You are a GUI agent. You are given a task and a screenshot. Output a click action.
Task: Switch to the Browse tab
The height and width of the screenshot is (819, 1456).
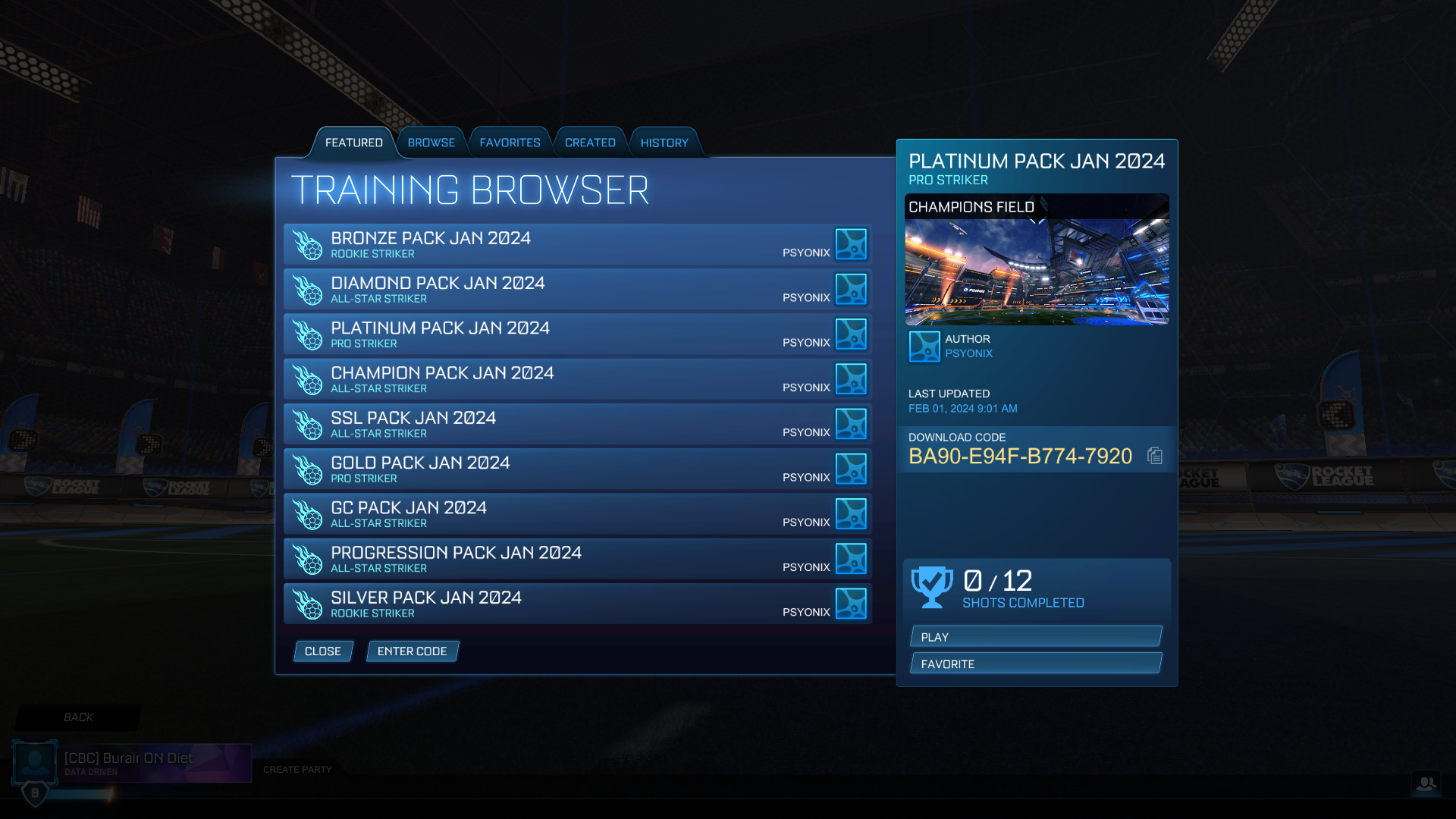(x=431, y=142)
